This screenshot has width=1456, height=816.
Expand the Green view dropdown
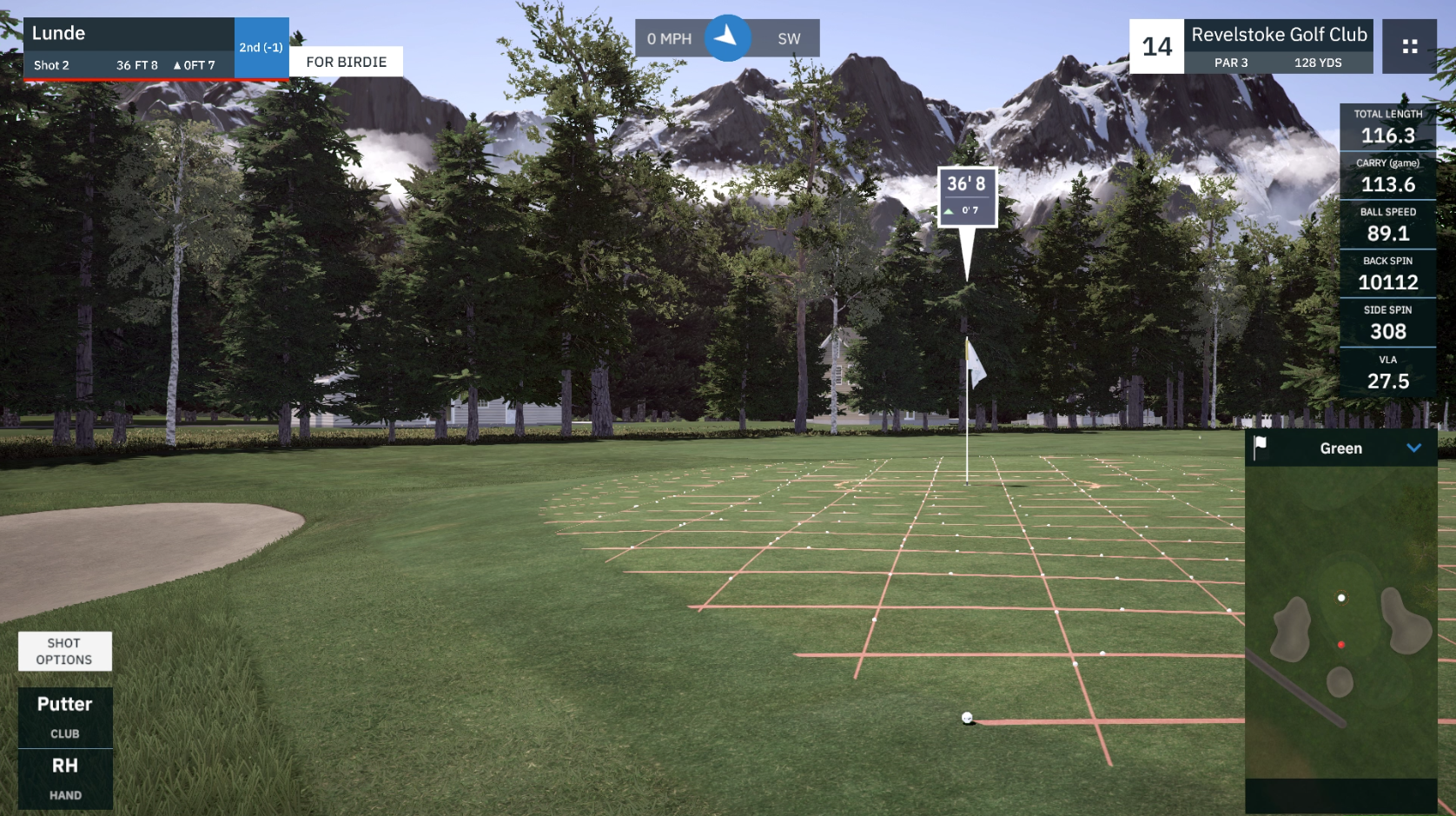pyautogui.click(x=1413, y=448)
